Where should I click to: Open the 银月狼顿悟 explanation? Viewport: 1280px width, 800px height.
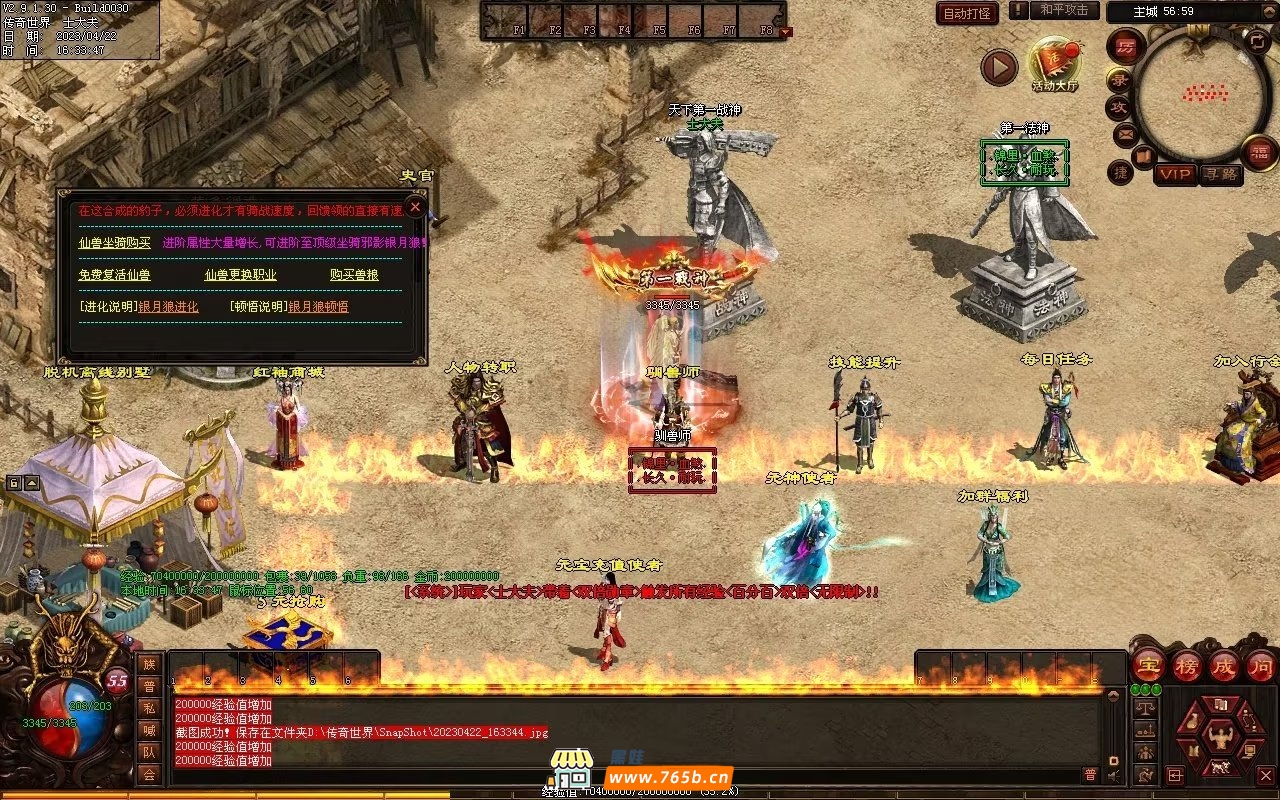[318, 306]
